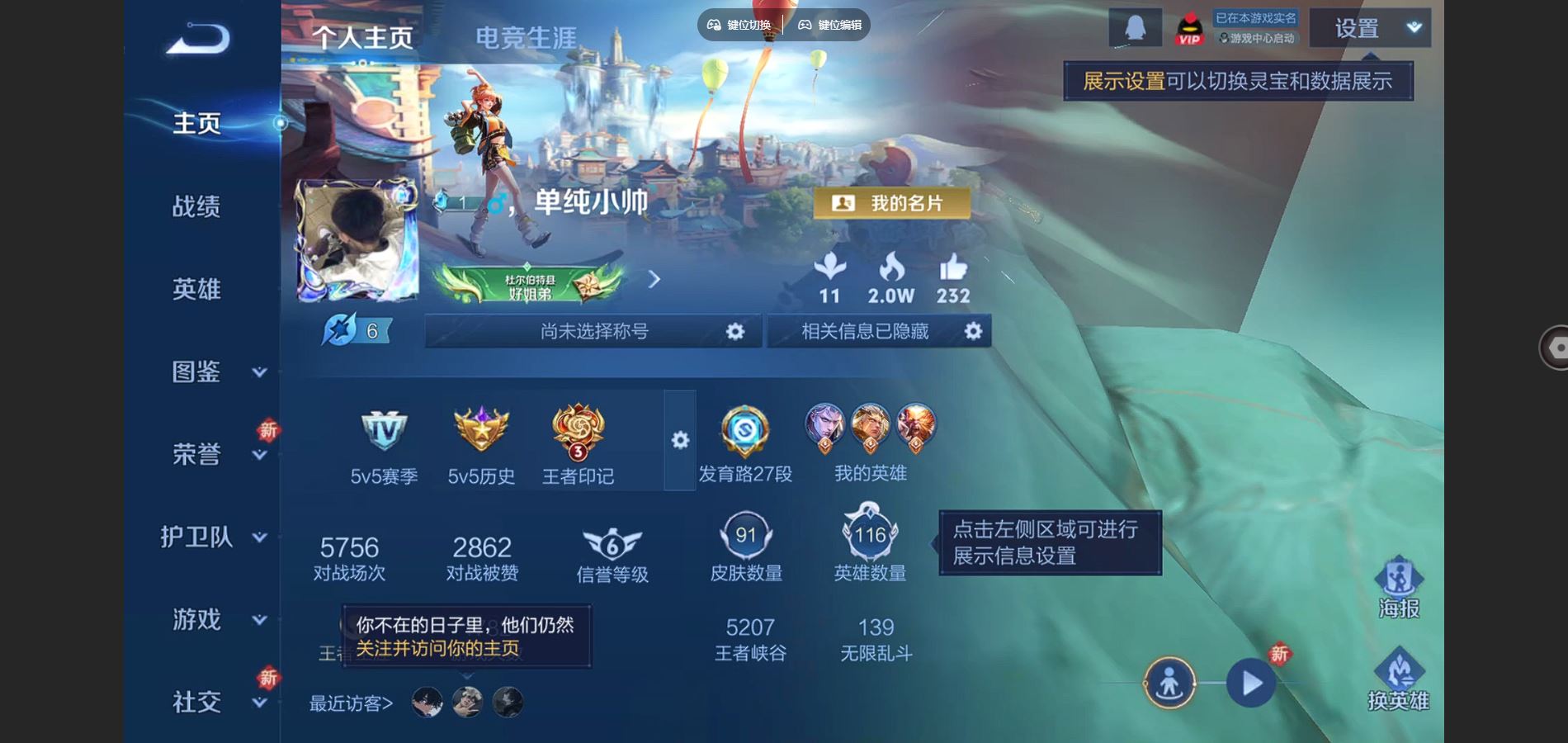Select 英雄 in the left sidebar
Screen dimensions: 1568x743
(196, 289)
